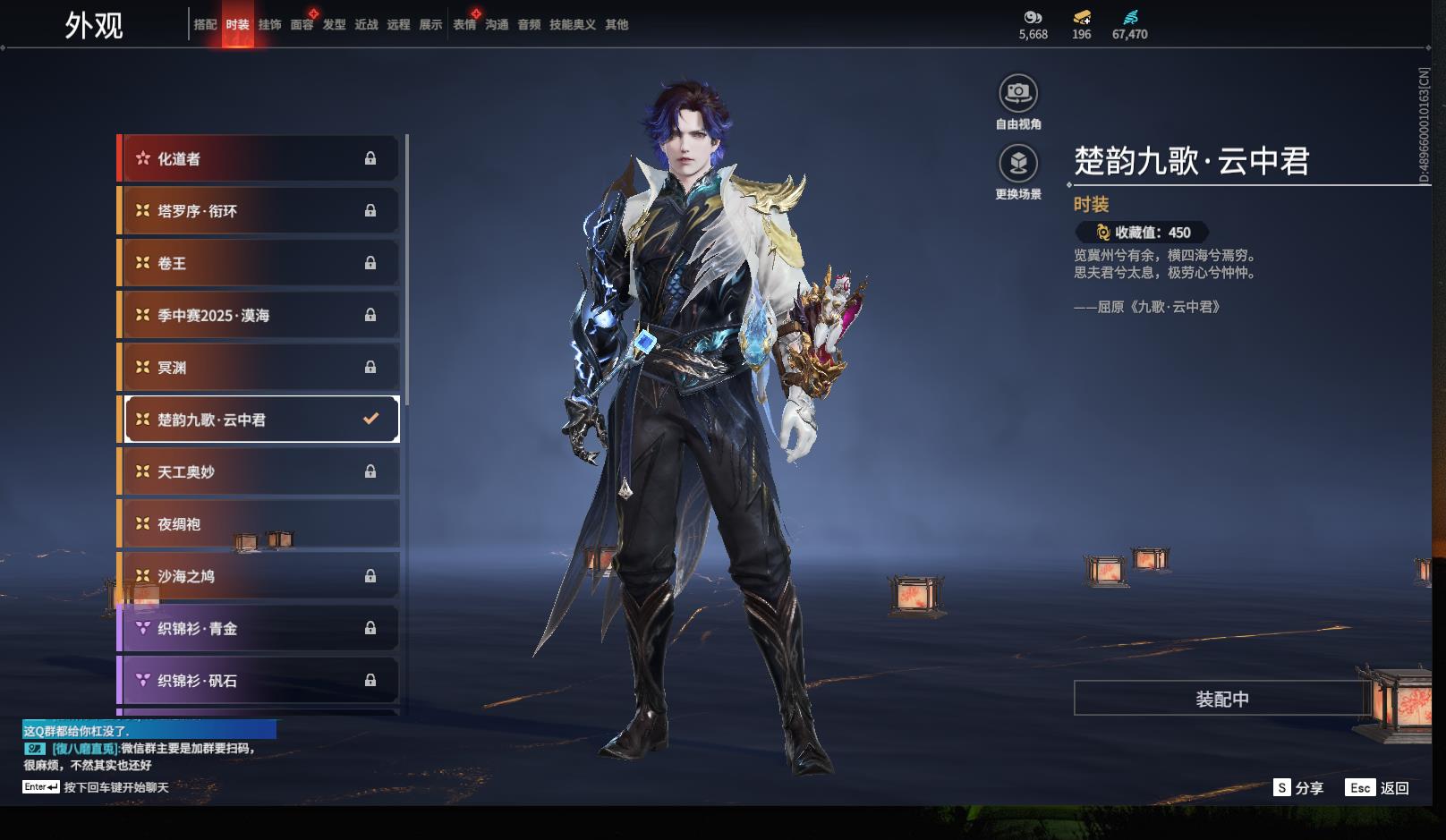This screenshot has height=840, width=1446.
Task: Click 返回 to go back
Action: [1378, 788]
